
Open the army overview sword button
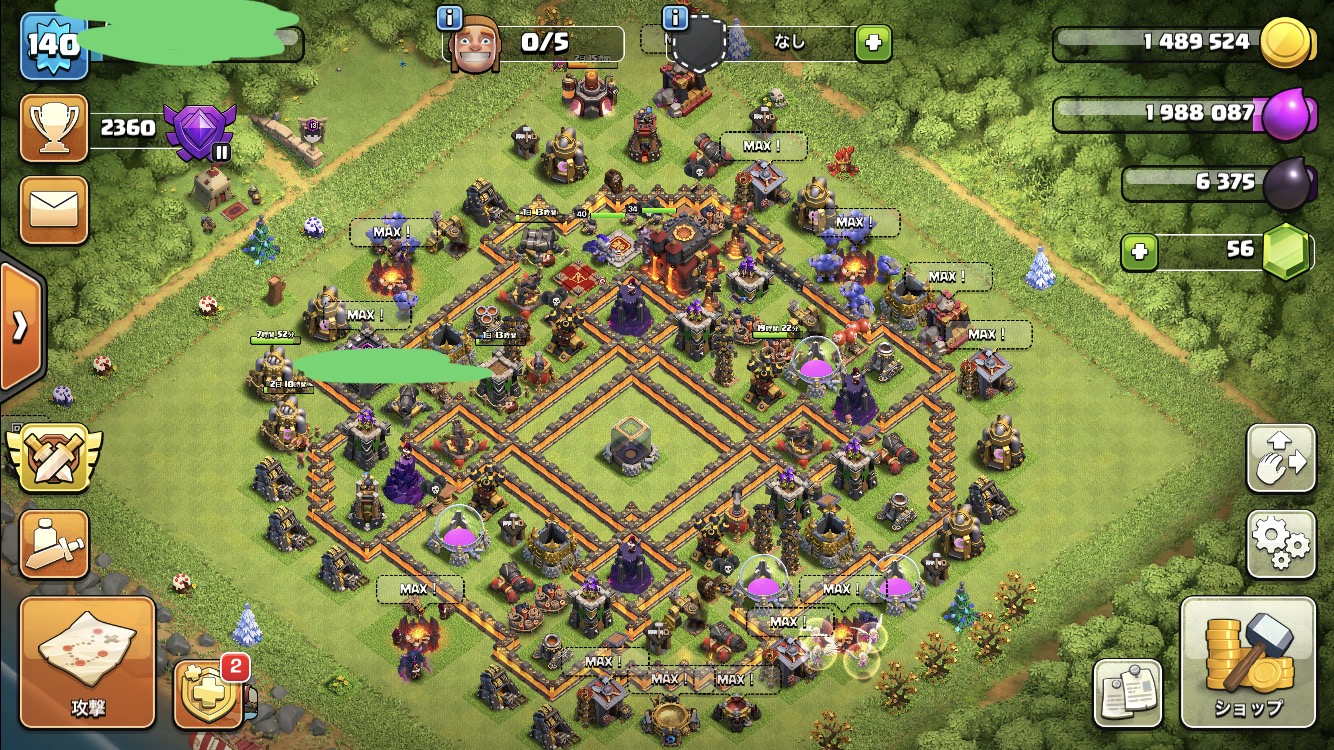coord(54,544)
